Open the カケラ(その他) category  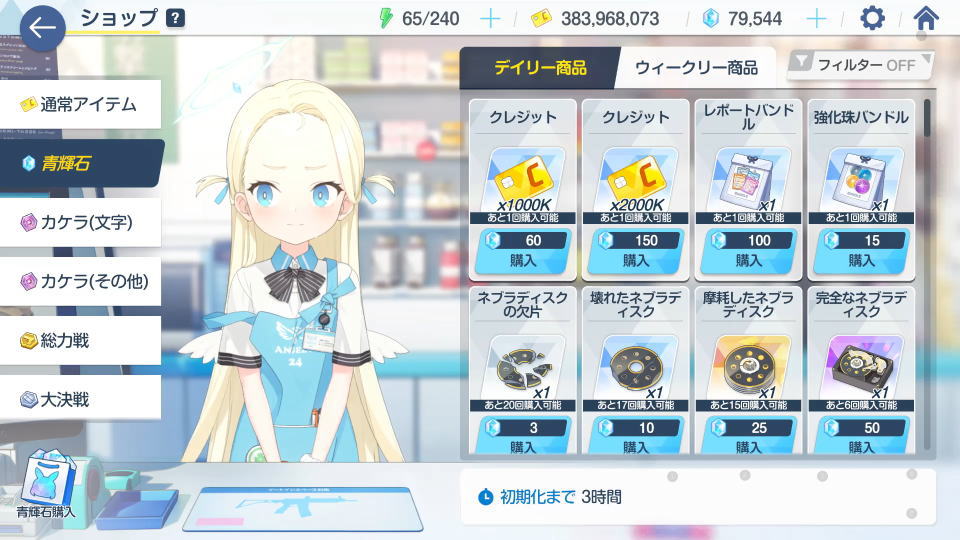(x=80, y=281)
